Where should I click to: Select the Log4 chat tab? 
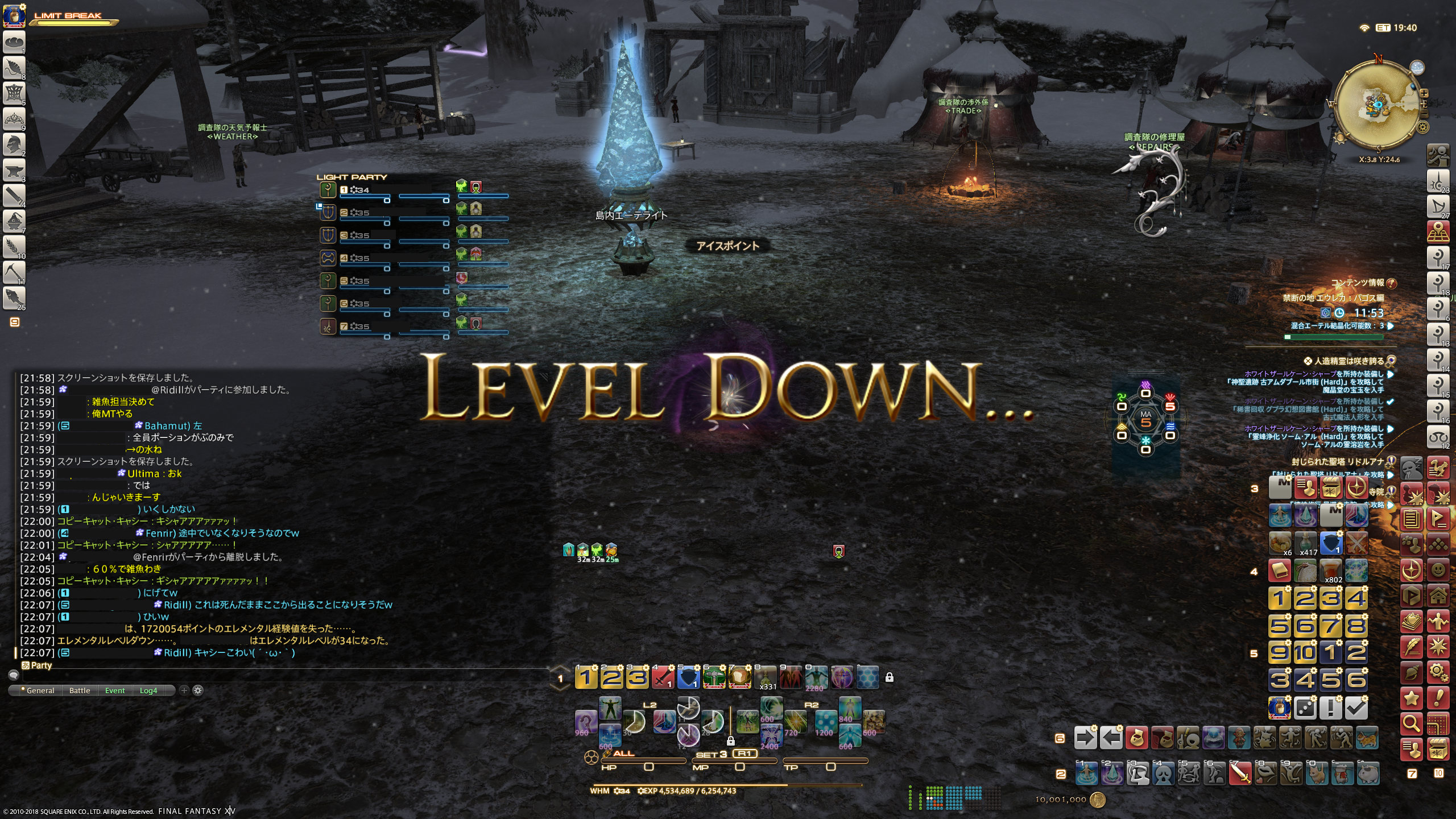pos(148,690)
